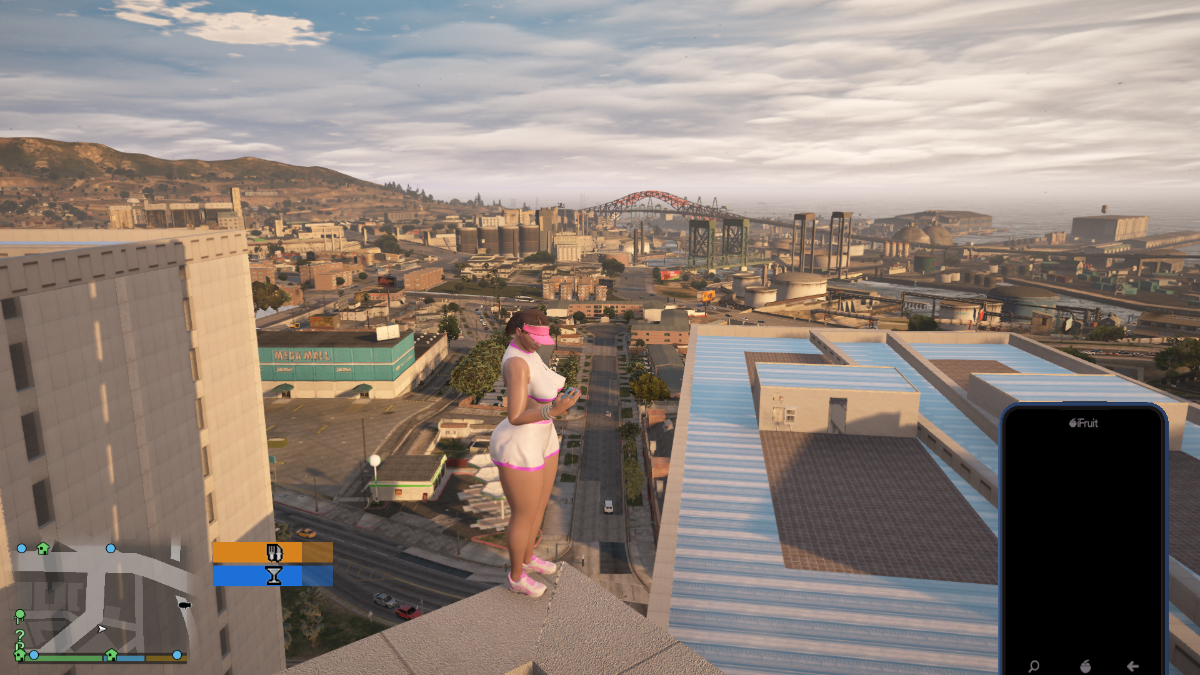Click the green question mark minimap marker

tap(19, 635)
